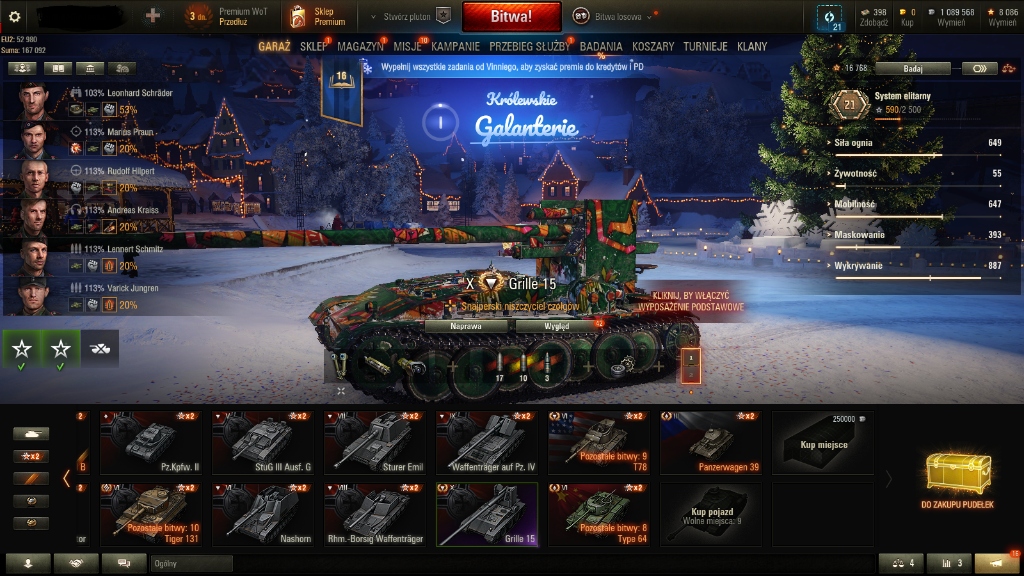Image resolution: width=1024 pixels, height=576 pixels.
Task: Buy a new garage slot (Kup miejsce)
Action: (823, 442)
